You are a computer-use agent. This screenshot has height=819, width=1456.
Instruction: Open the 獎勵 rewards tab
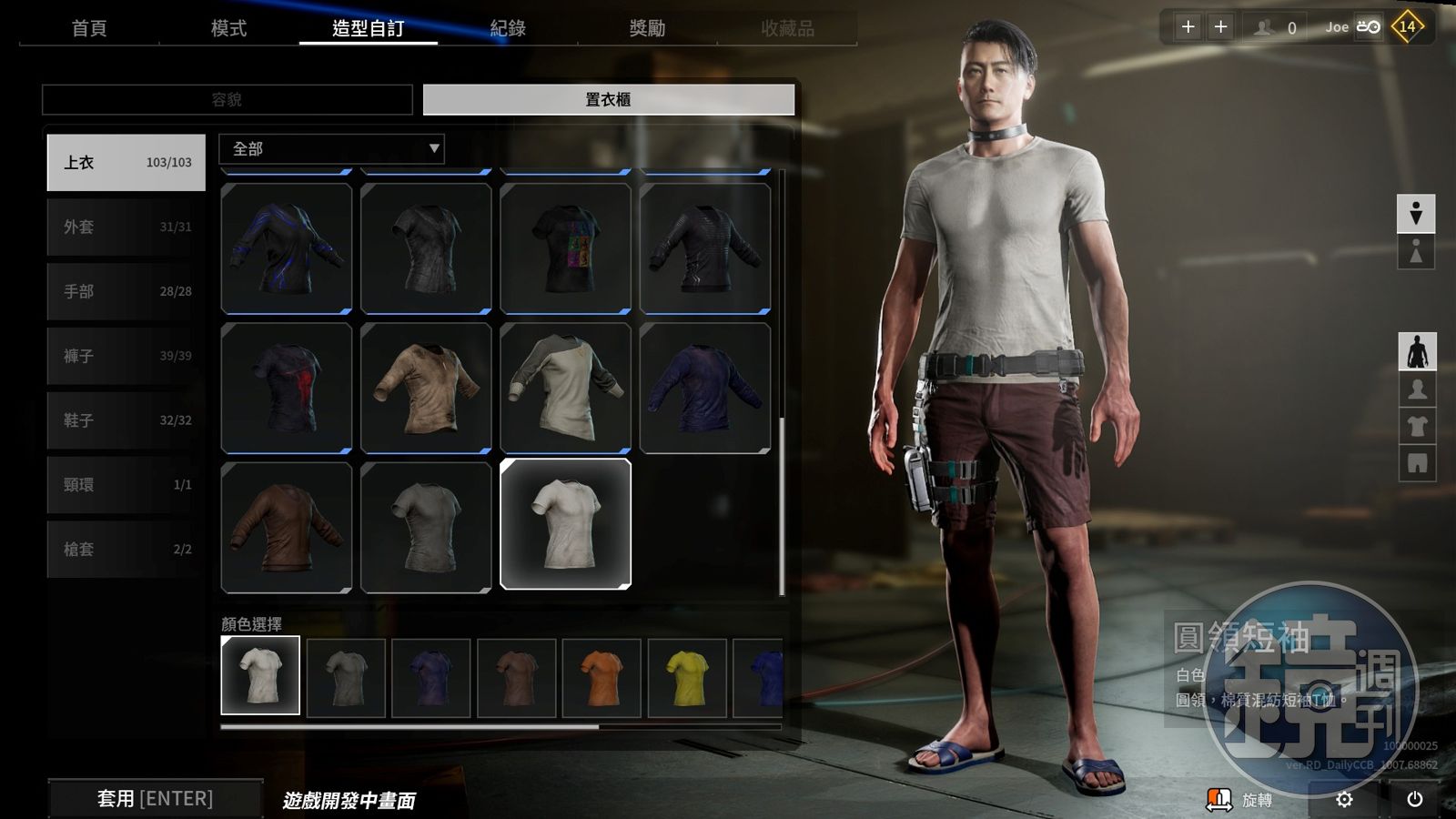[x=647, y=28]
